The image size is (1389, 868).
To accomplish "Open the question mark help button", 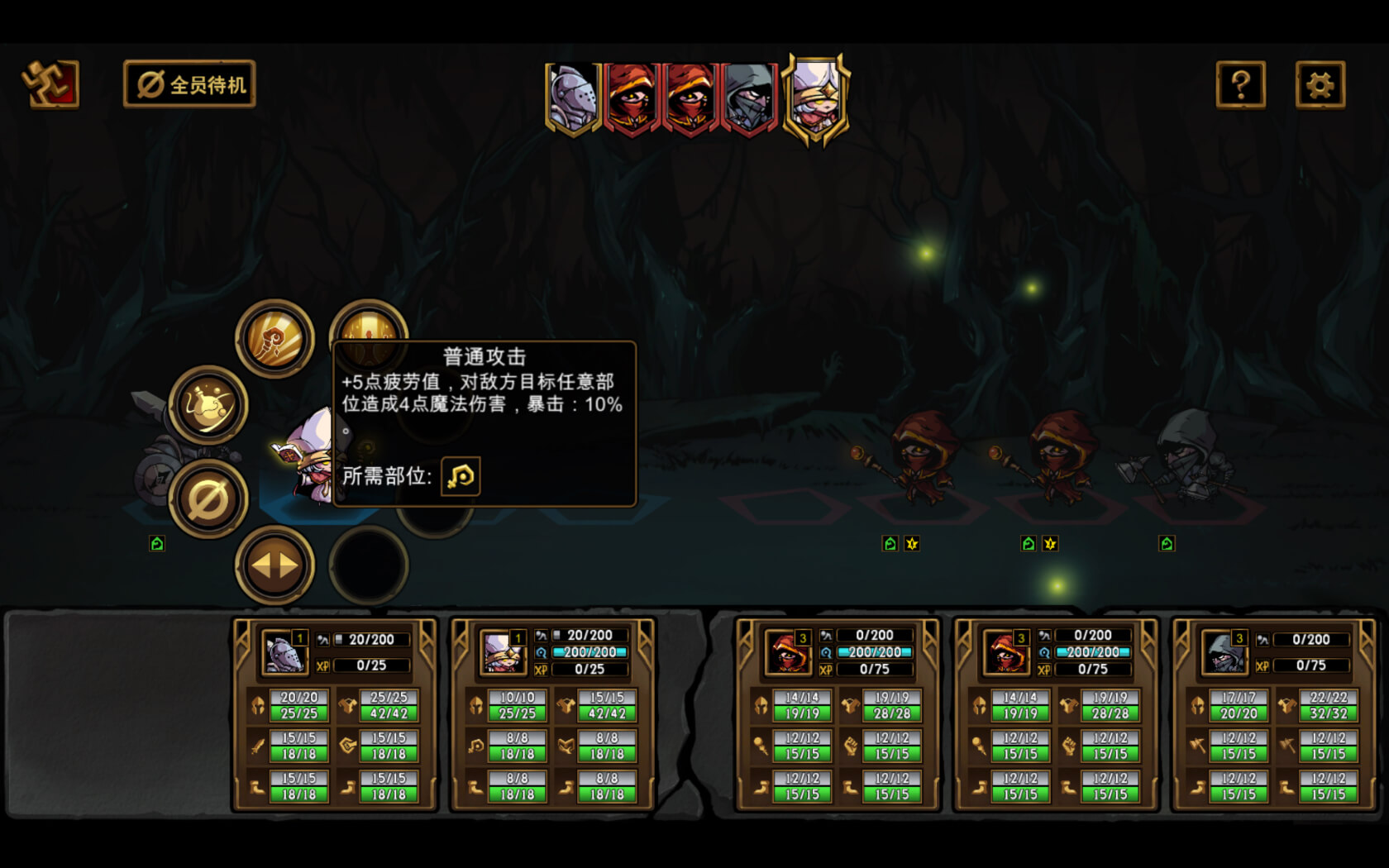I will click(x=1240, y=84).
